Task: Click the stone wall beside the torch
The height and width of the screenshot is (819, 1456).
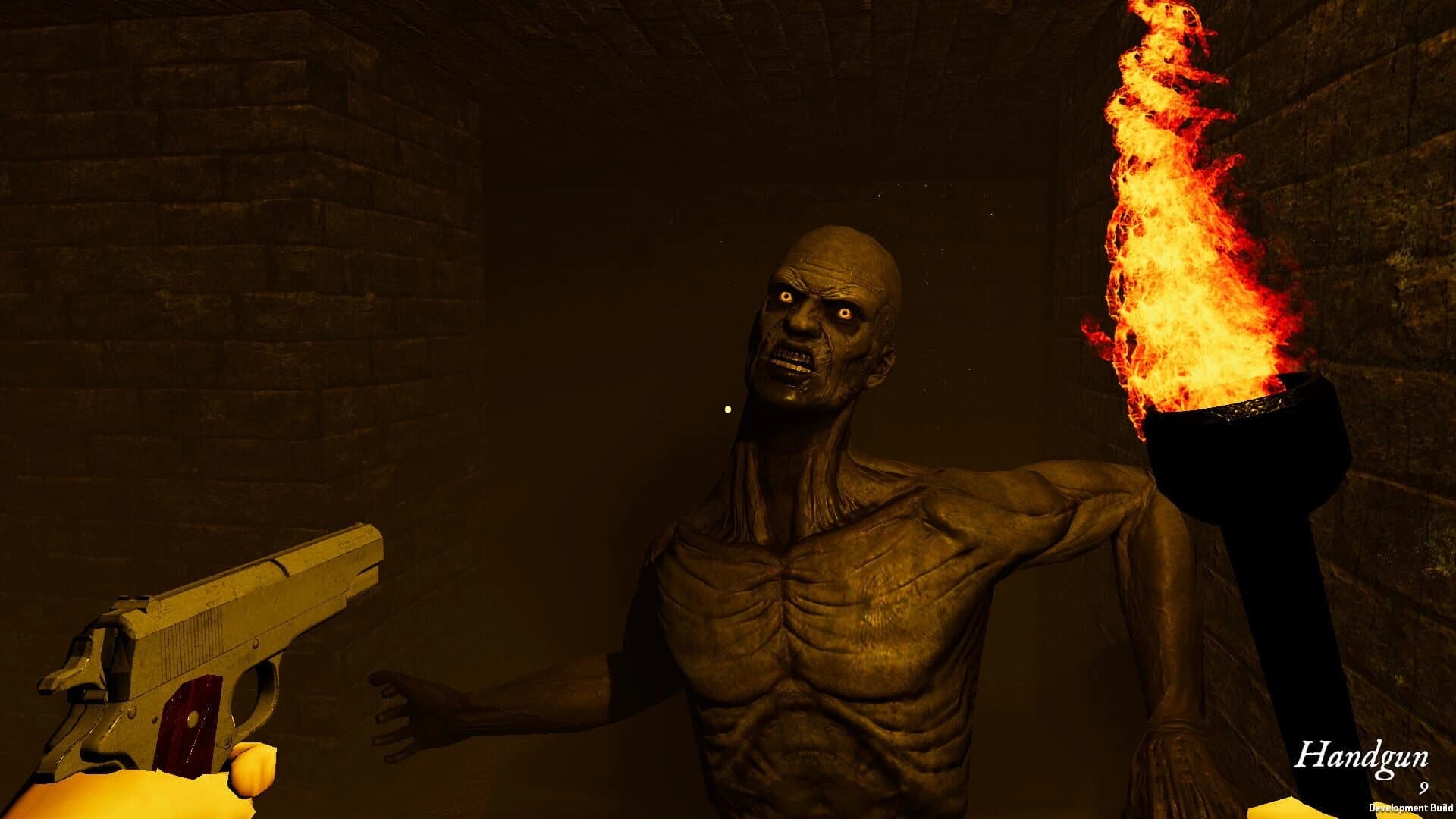Action: tap(1388, 227)
